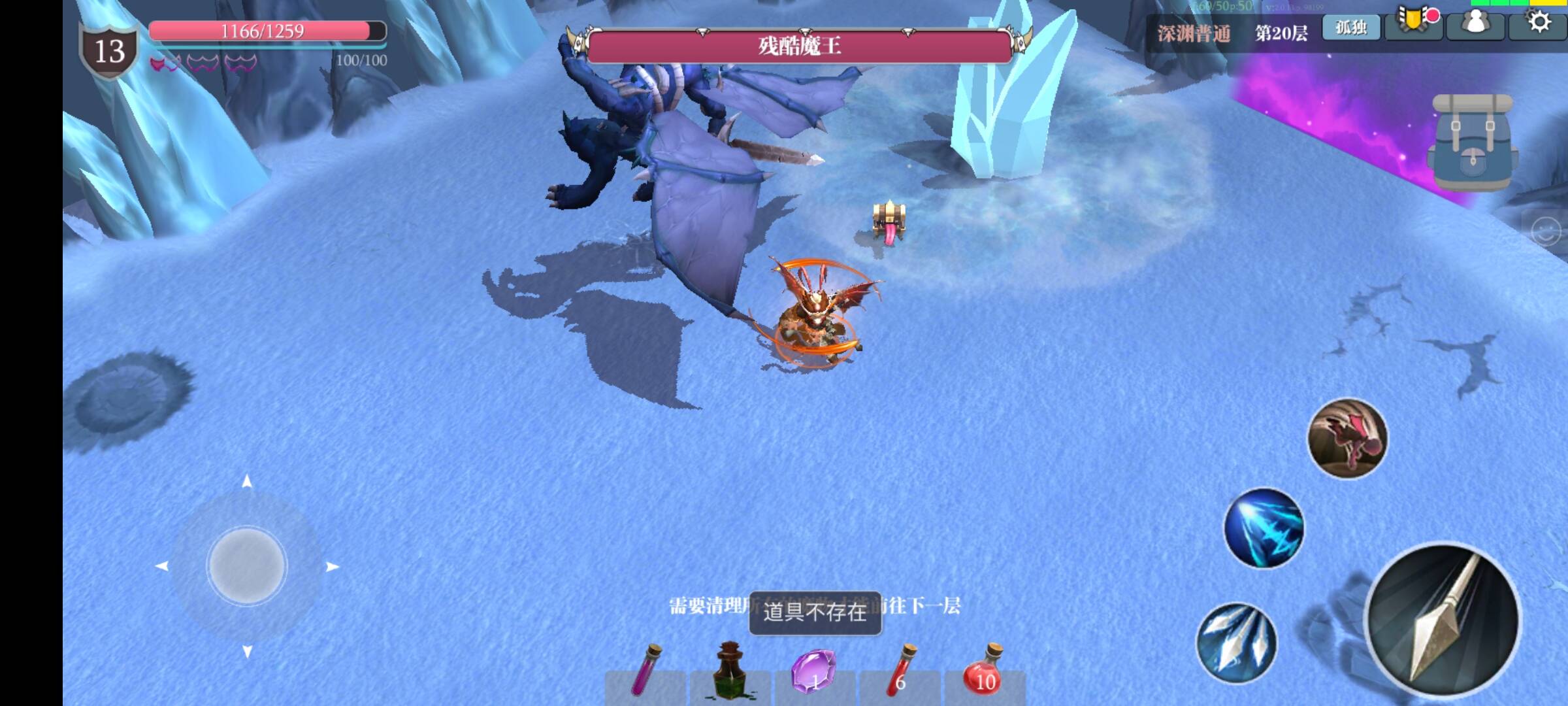Activate the triple ice spear skill
This screenshot has width=1568, height=706.
pyautogui.click(x=1236, y=643)
